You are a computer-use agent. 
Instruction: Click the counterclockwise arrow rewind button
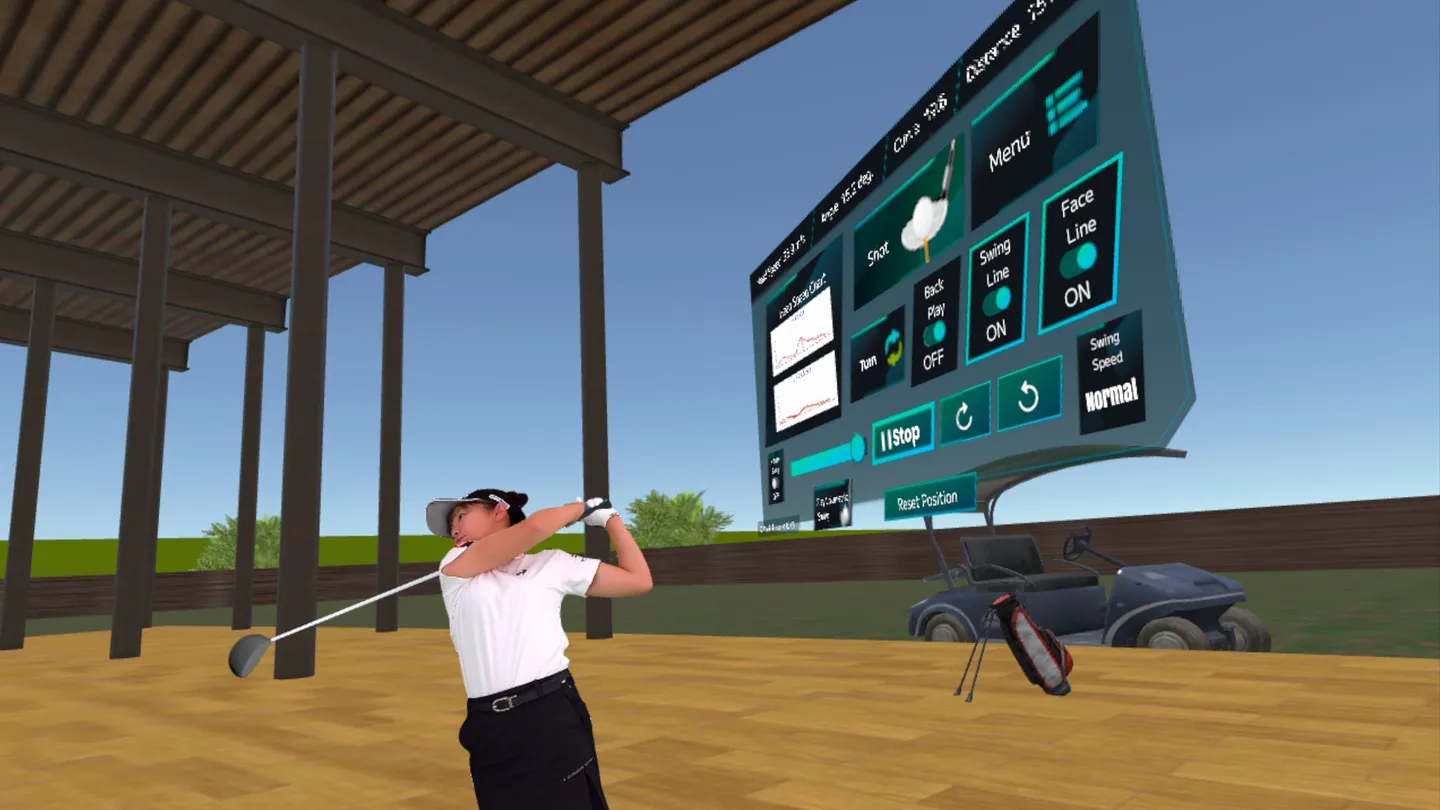(1028, 396)
